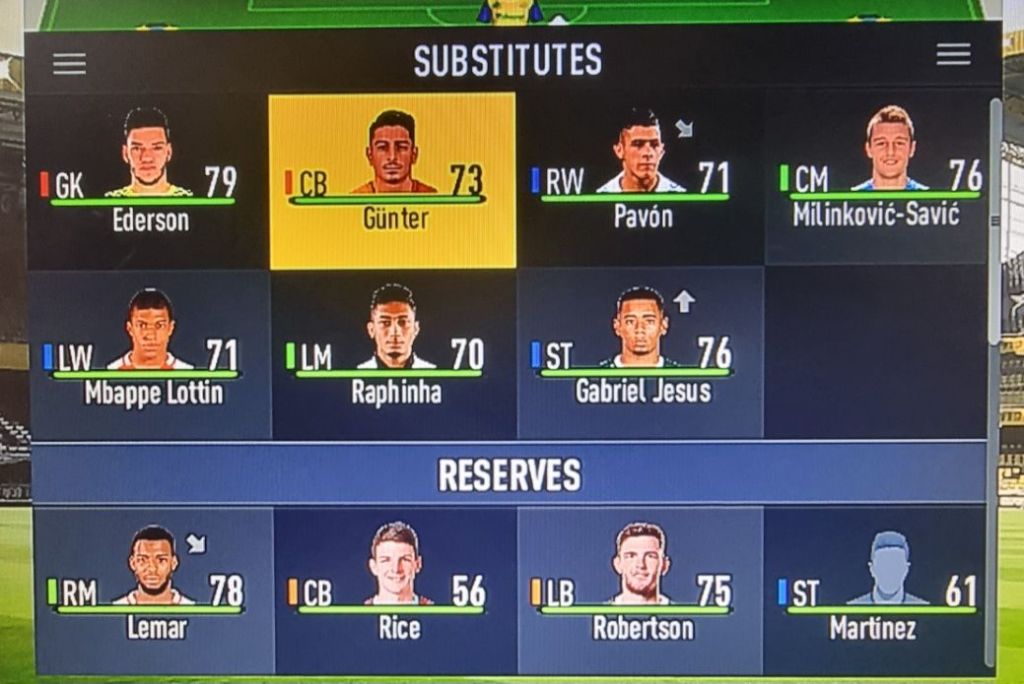Pick Pavón the RW substitute
1024x684 pixels.
pos(640,180)
